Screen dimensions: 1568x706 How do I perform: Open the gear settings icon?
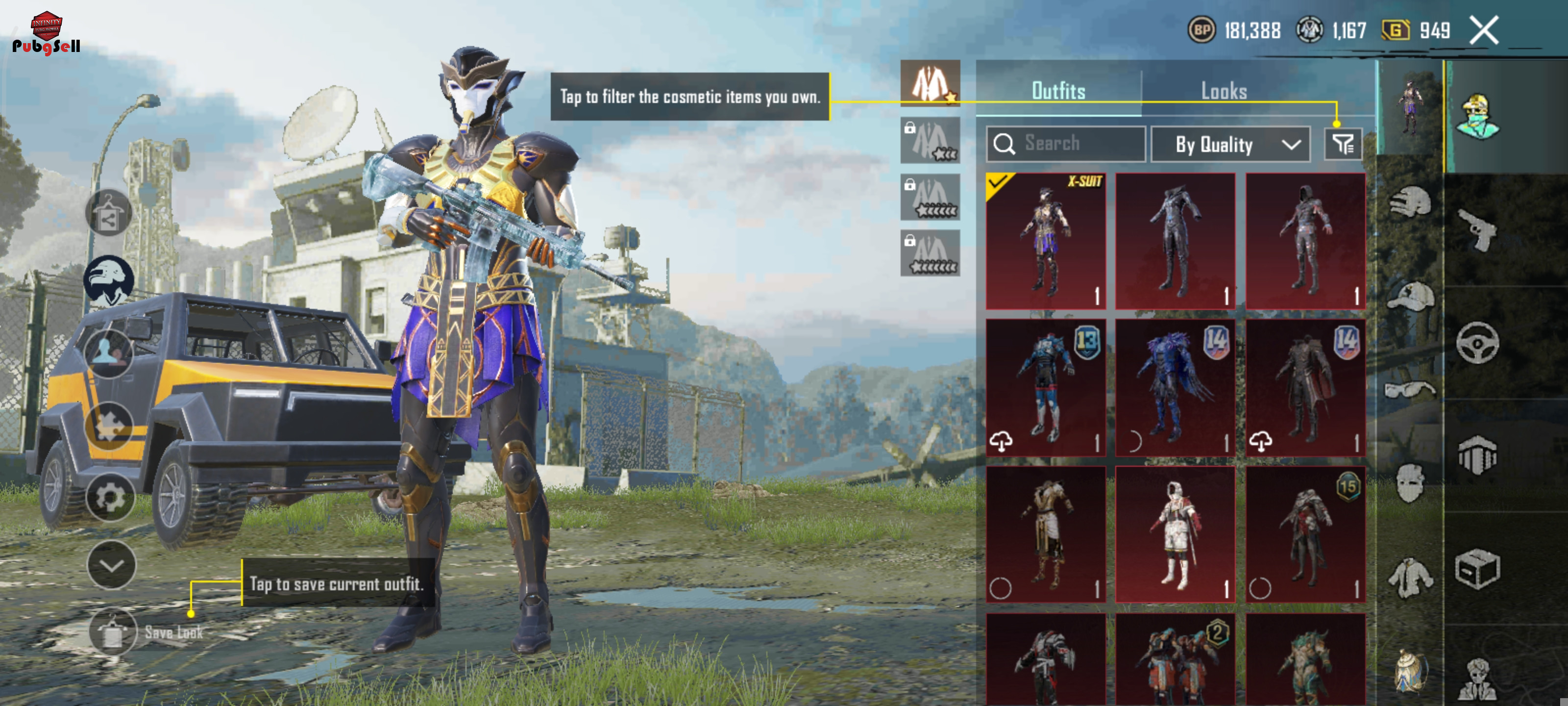click(x=110, y=498)
